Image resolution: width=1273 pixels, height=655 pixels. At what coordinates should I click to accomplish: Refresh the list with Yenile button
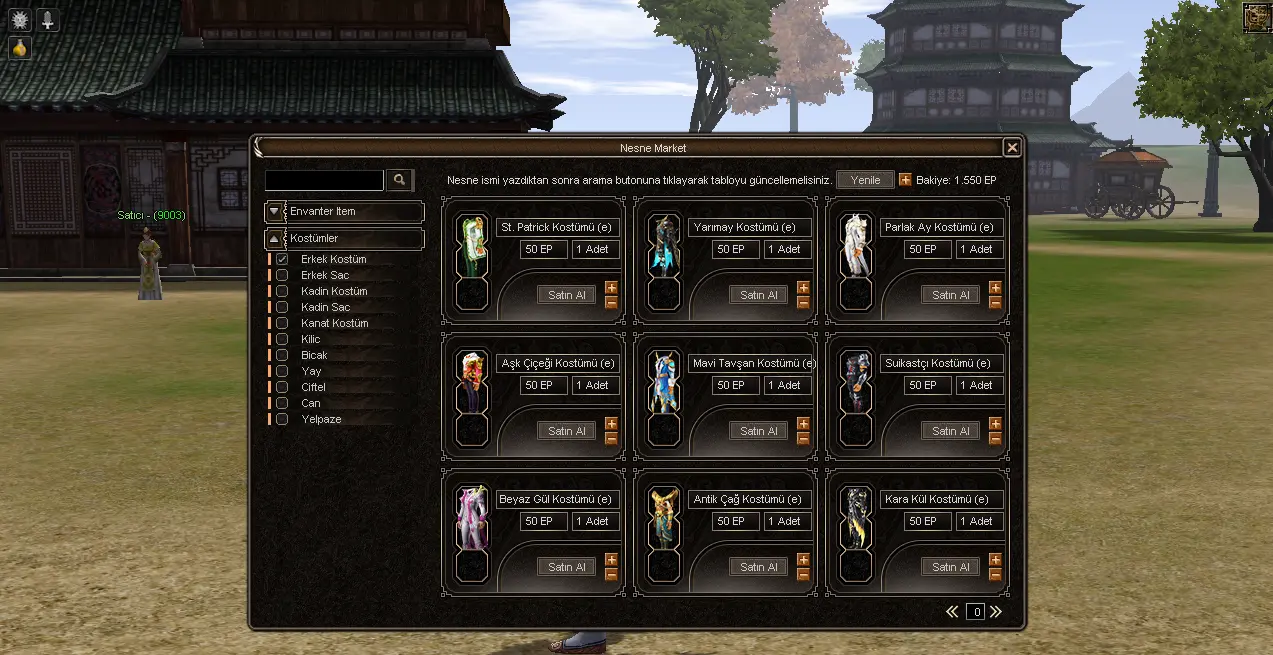pos(865,180)
